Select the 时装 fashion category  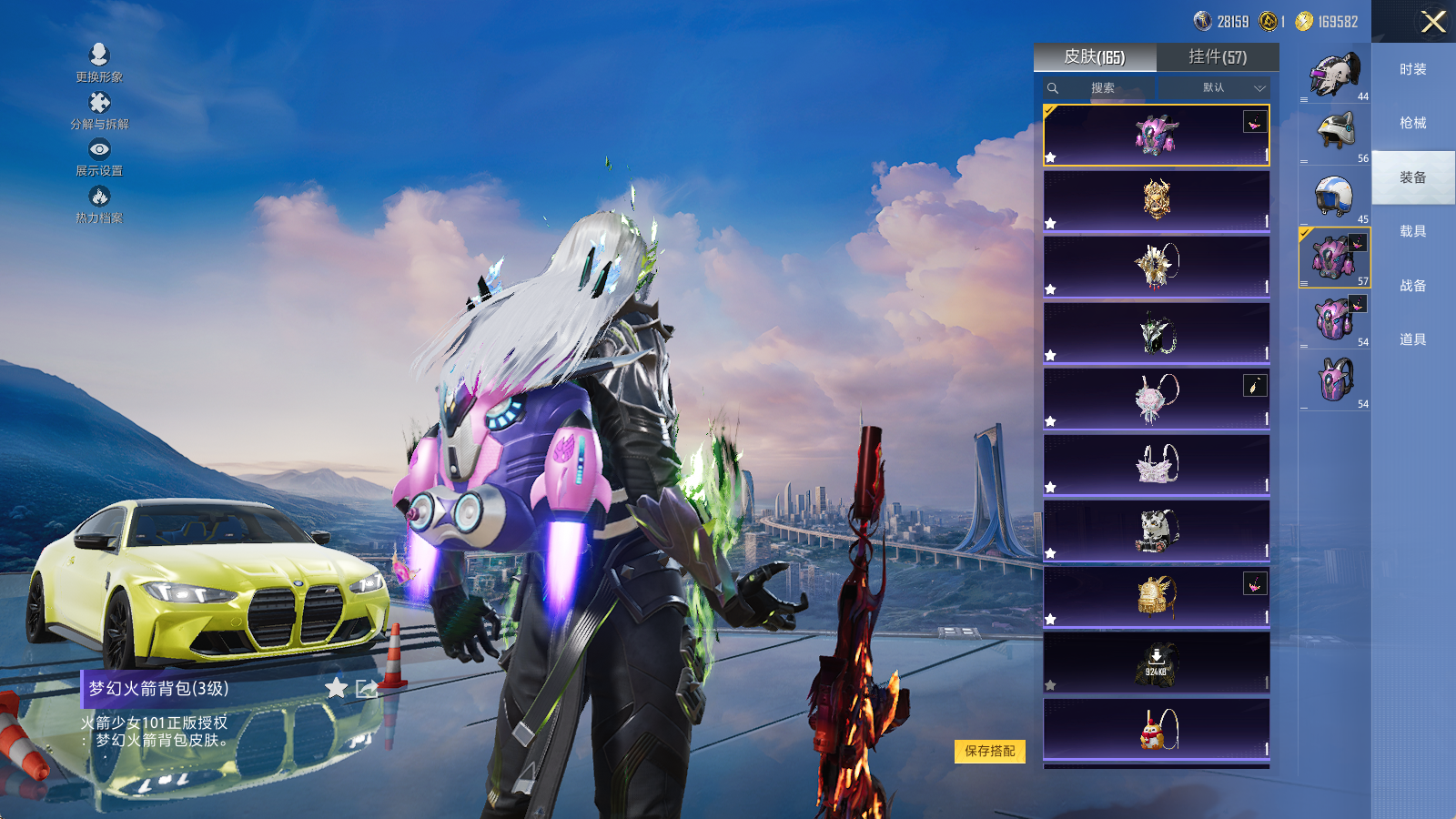click(1413, 69)
